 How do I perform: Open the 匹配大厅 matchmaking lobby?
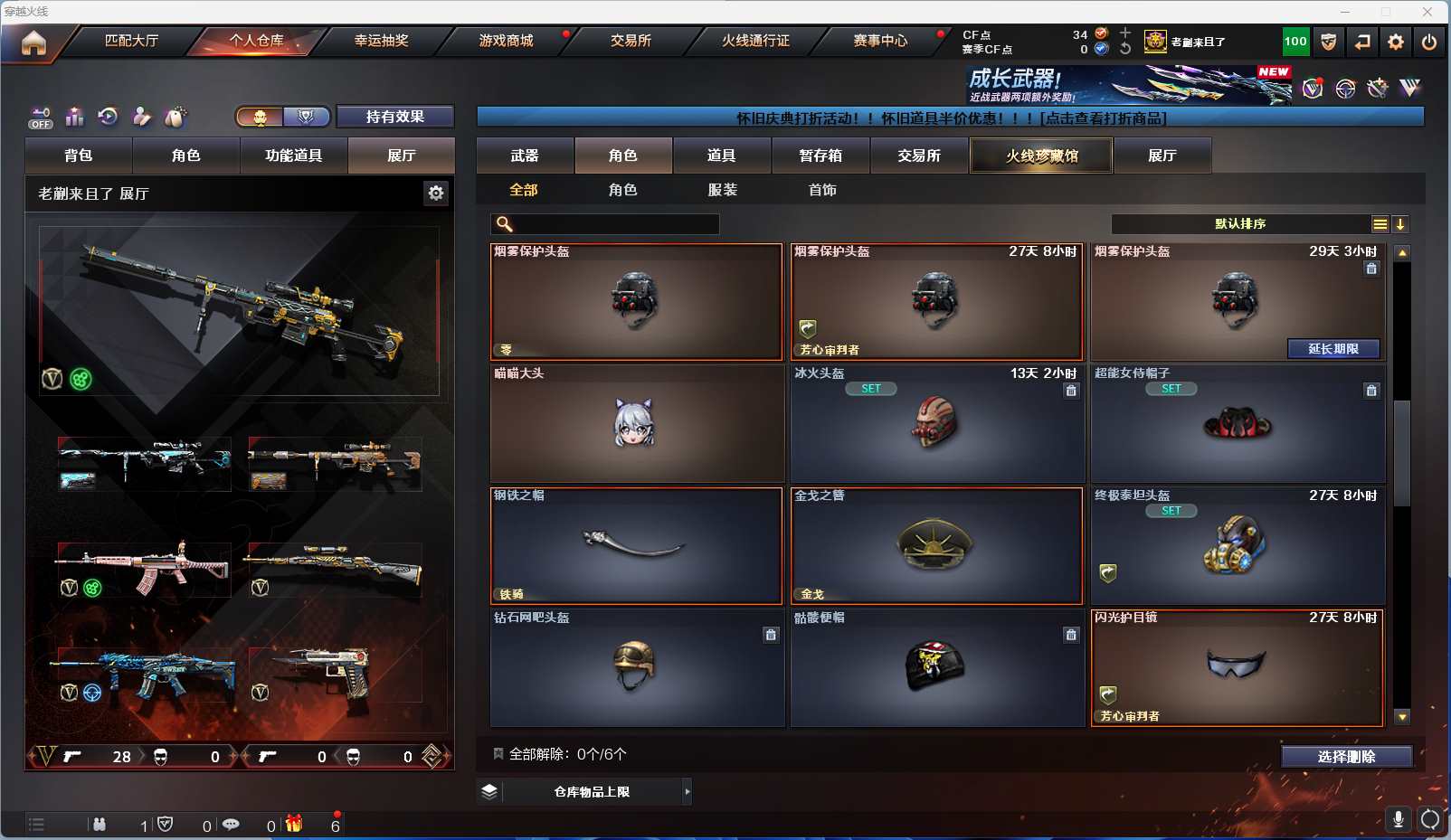click(x=131, y=41)
